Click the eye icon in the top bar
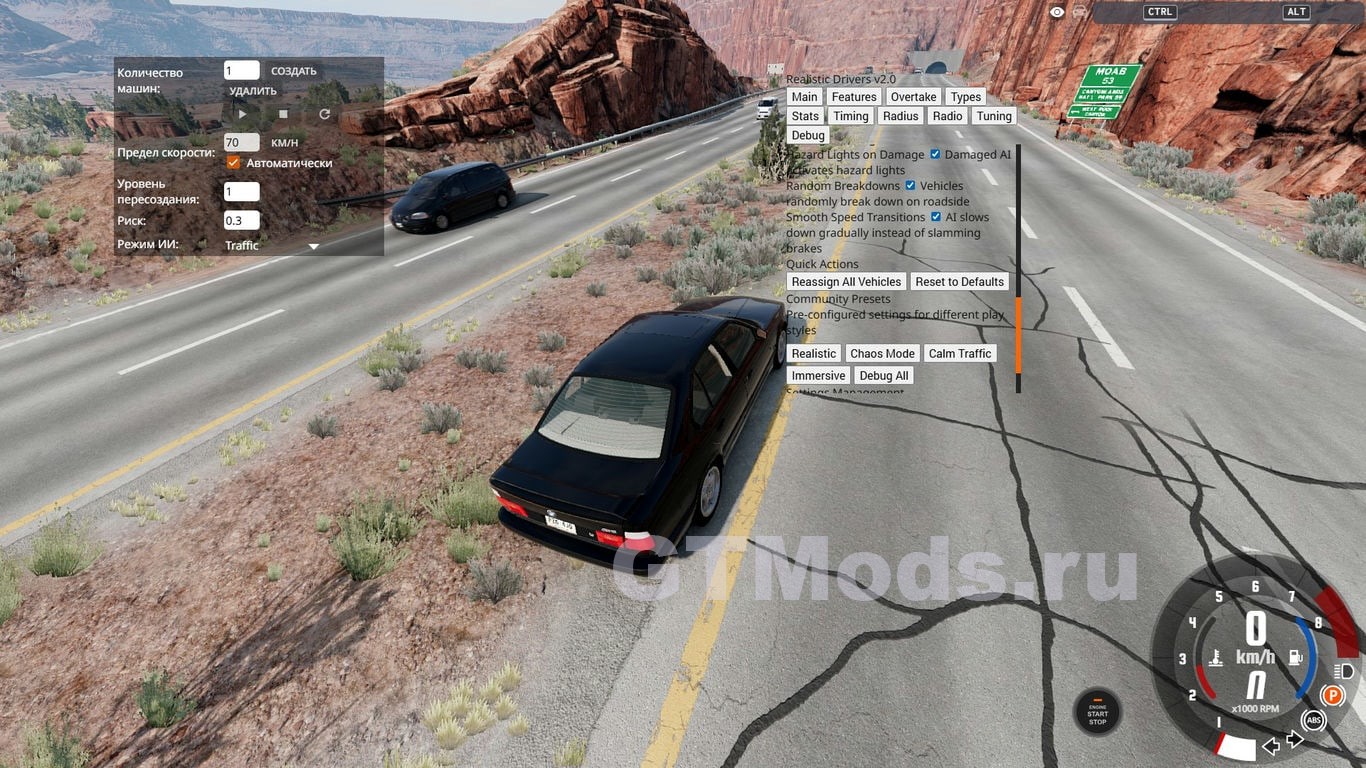 pos(1057,12)
